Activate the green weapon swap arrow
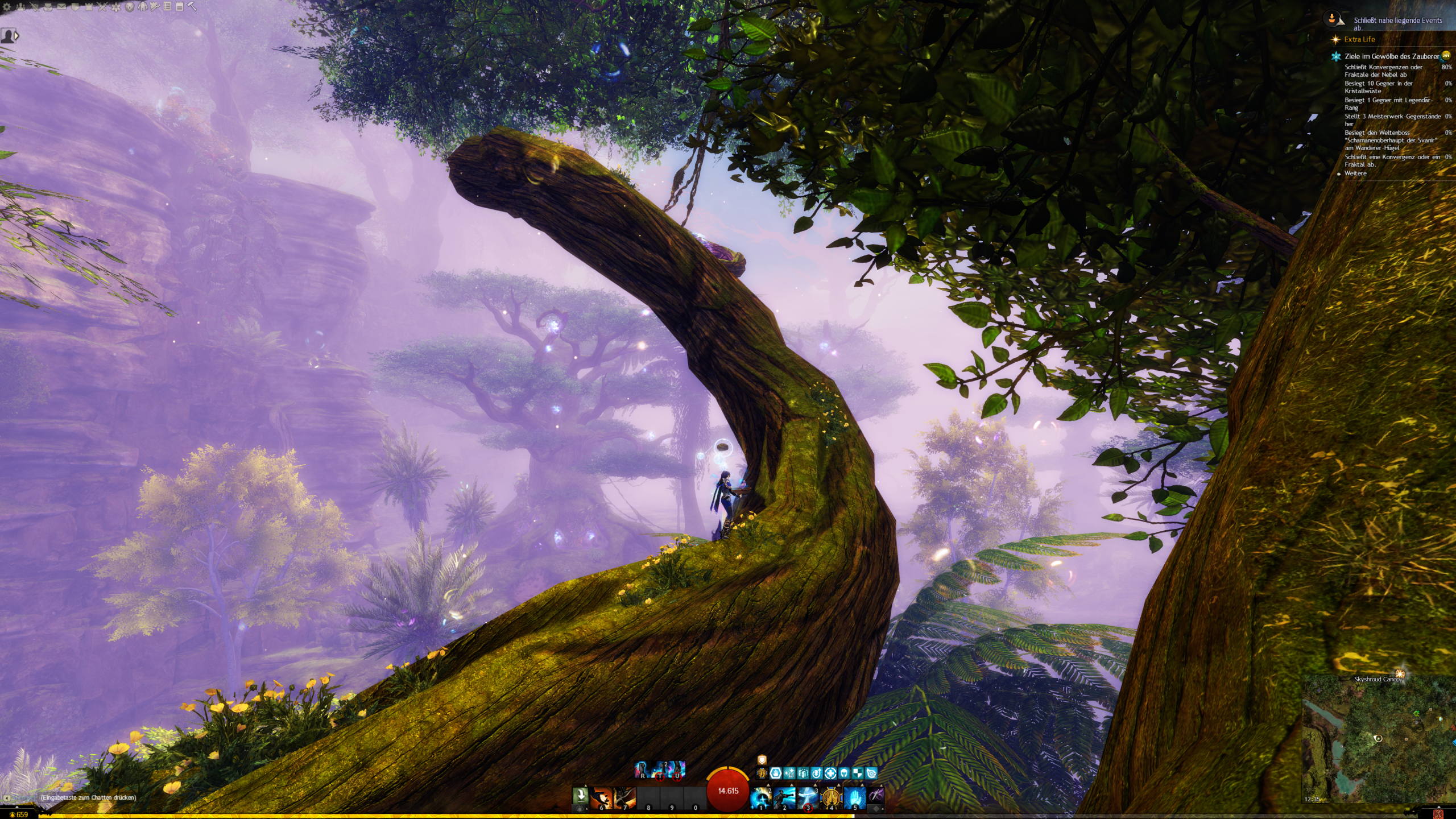 581,795
